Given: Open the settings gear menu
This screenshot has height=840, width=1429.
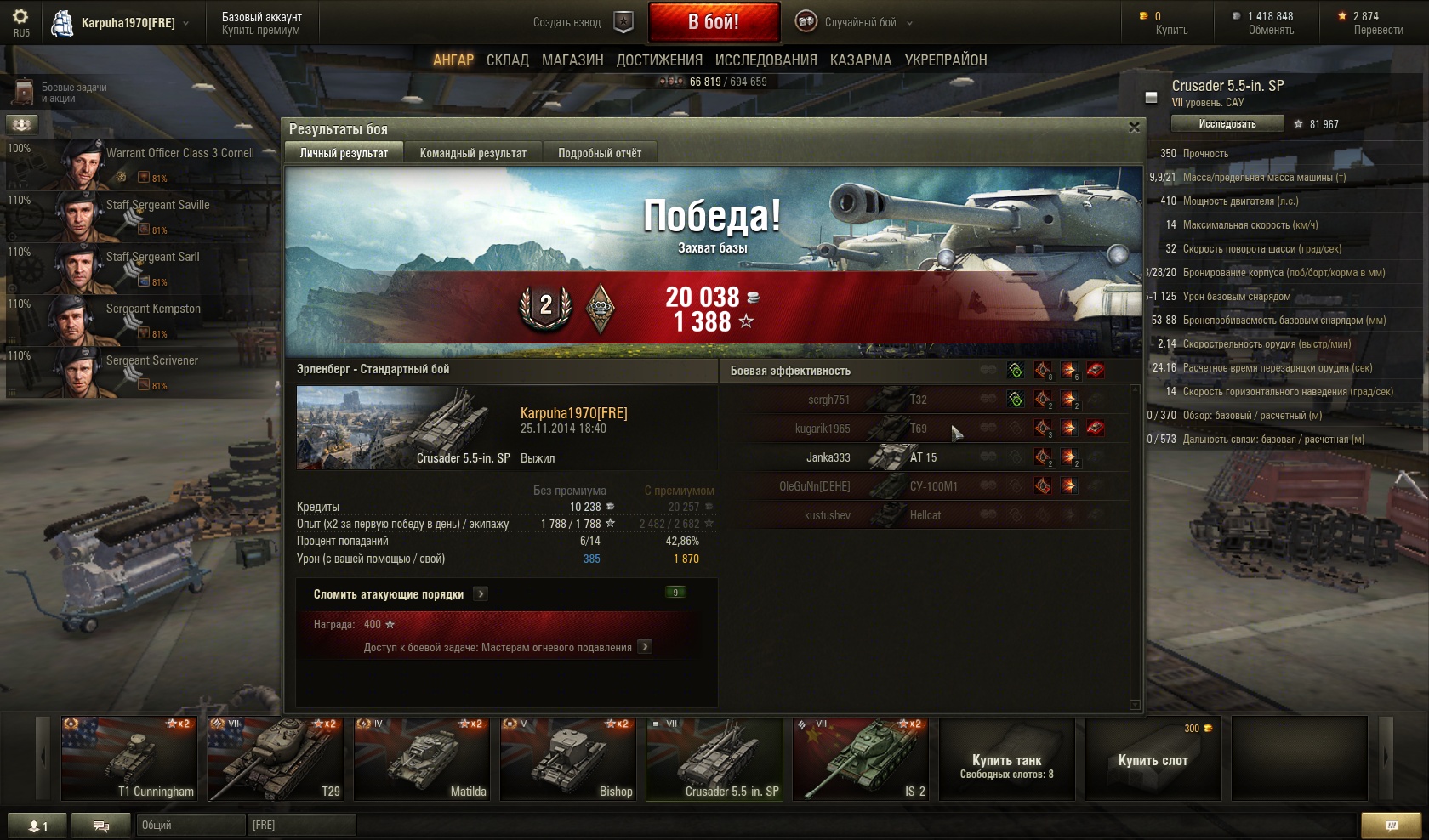Looking at the screenshot, I should pos(20,17).
